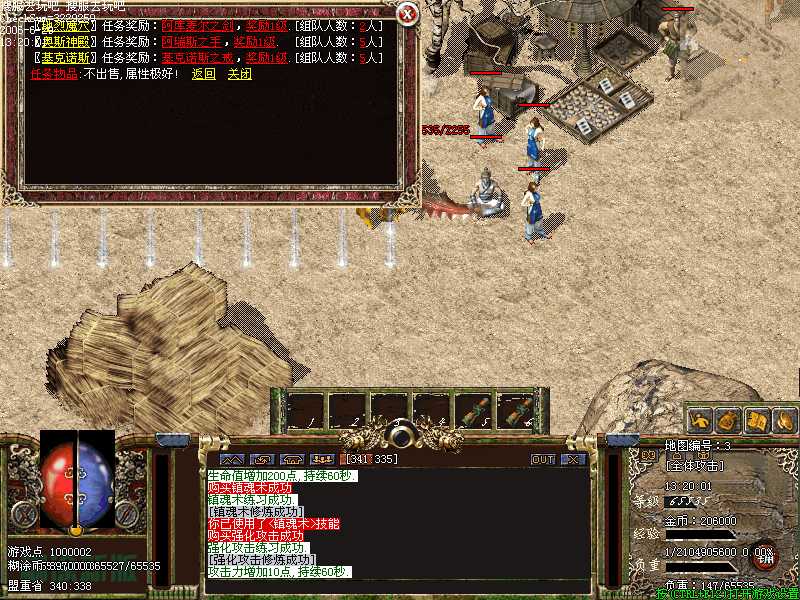This screenshot has height=600, width=800.
Task: Click the bell sound icon
Action: tap(783, 421)
